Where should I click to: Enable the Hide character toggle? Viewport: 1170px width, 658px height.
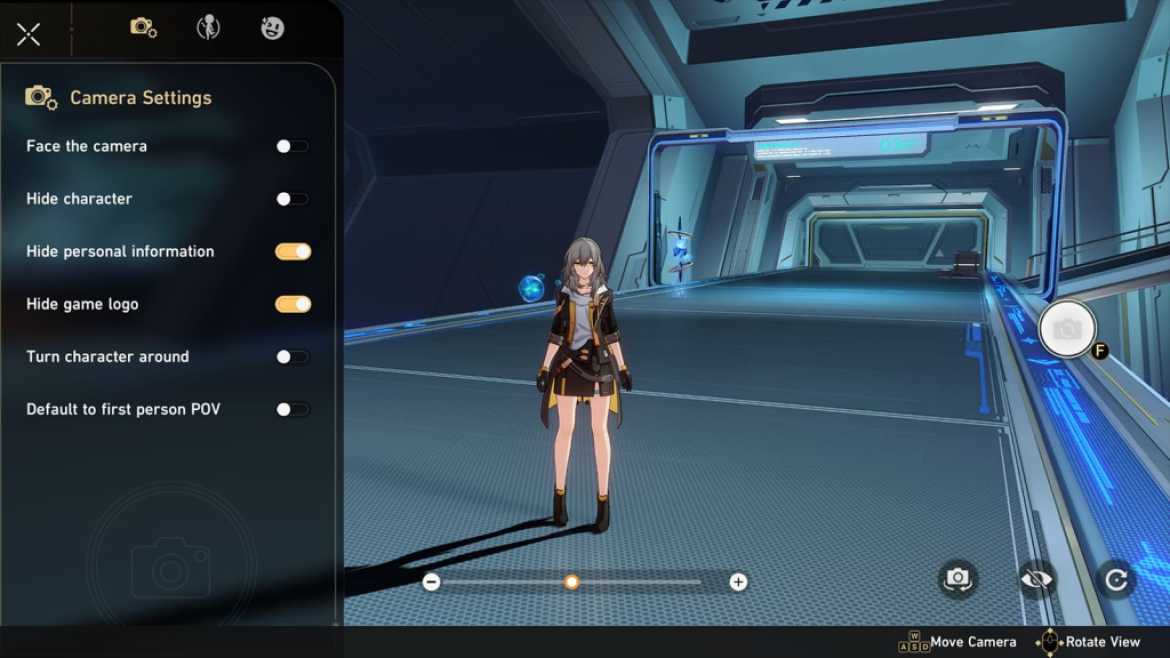pos(292,199)
